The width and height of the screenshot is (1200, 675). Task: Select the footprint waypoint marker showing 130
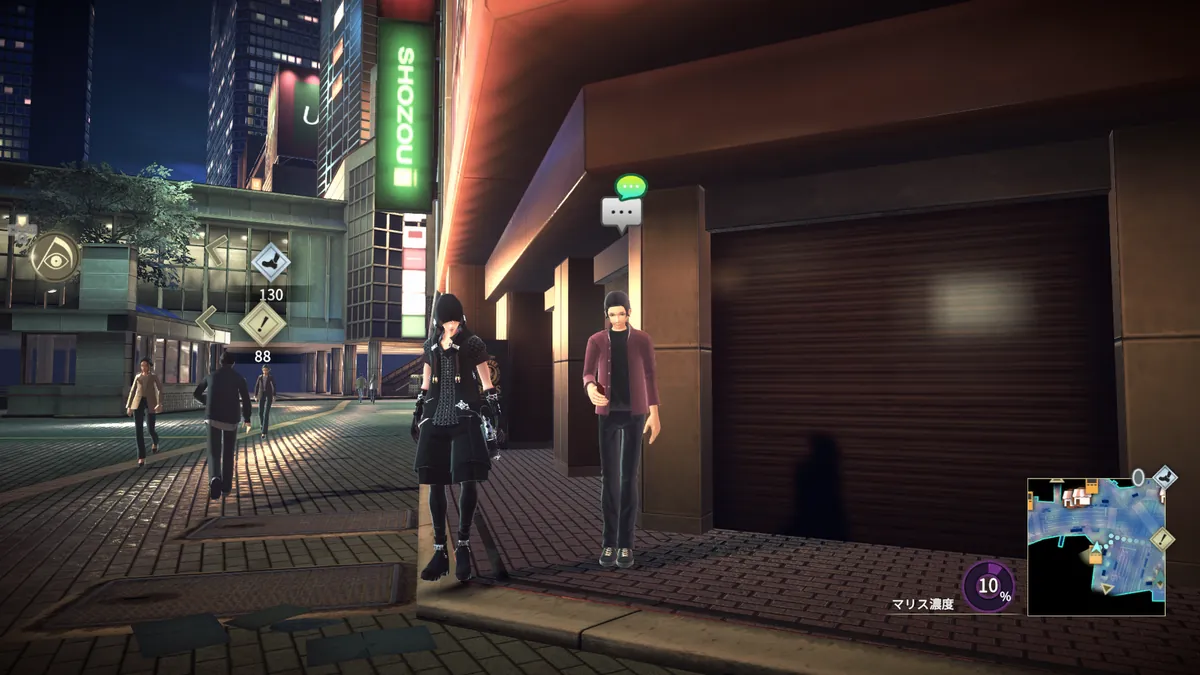pyautogui.click(x=270, y=264)
